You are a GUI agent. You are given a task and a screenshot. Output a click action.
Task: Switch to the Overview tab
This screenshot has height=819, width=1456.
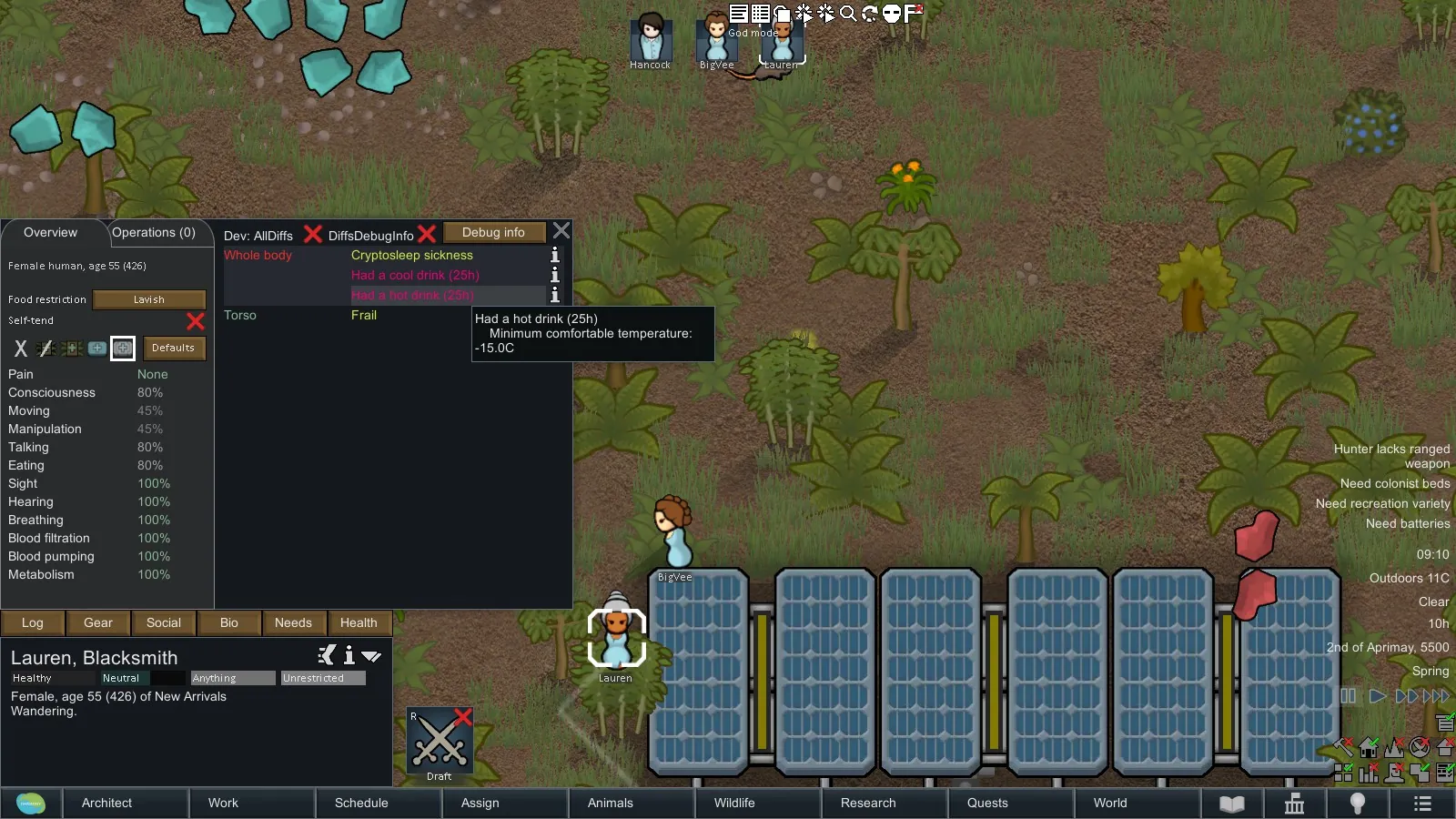[x=51, y=233]
